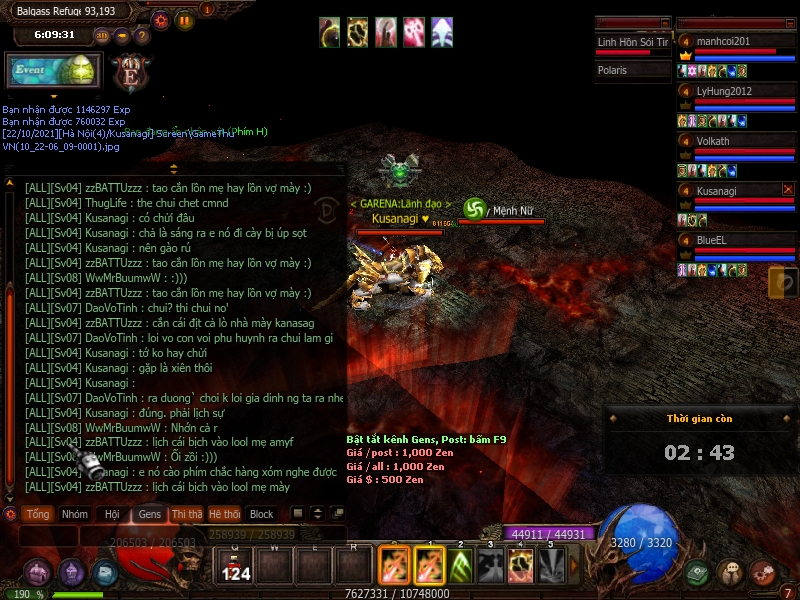Click the winged E emblem button
The height and width of the screenshot is (600, 800).
pyautogui.click(x=130, y=73)
